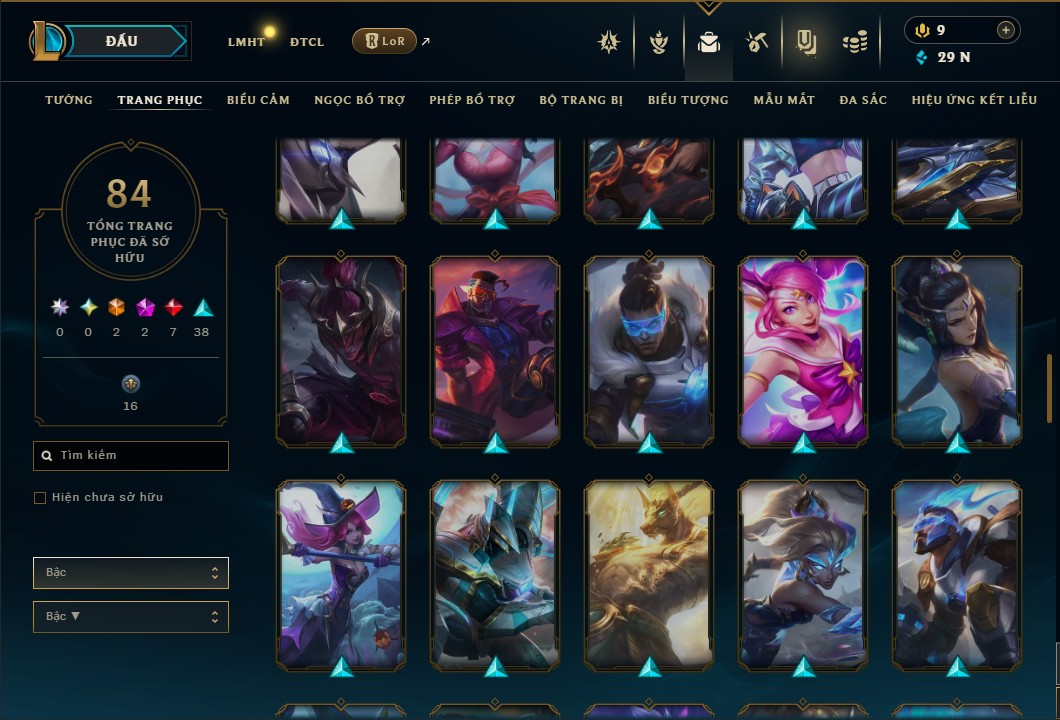Show the BỘ TRANG BỊ tab
This screenshot has height=720, width=1060.
pos(581,100)
